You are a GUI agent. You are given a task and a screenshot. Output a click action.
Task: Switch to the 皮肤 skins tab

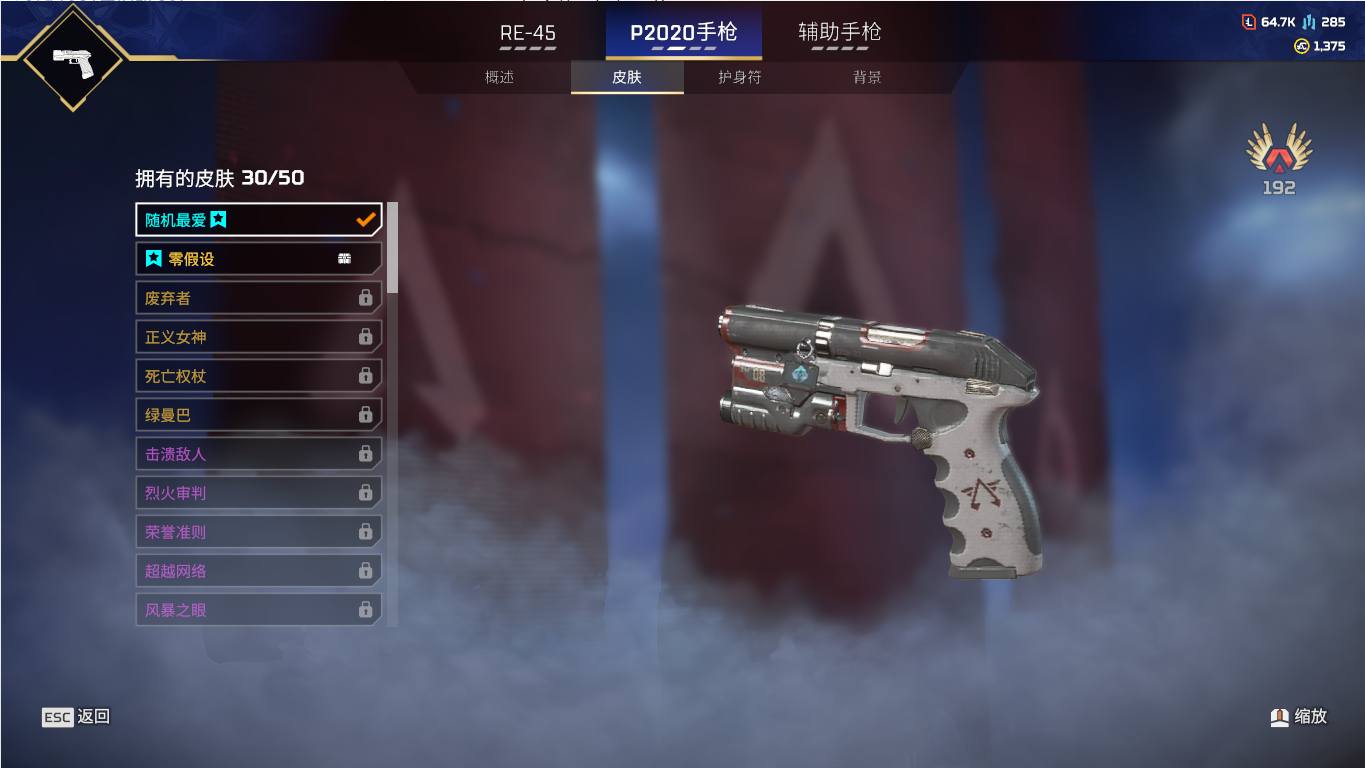[627, 77]
